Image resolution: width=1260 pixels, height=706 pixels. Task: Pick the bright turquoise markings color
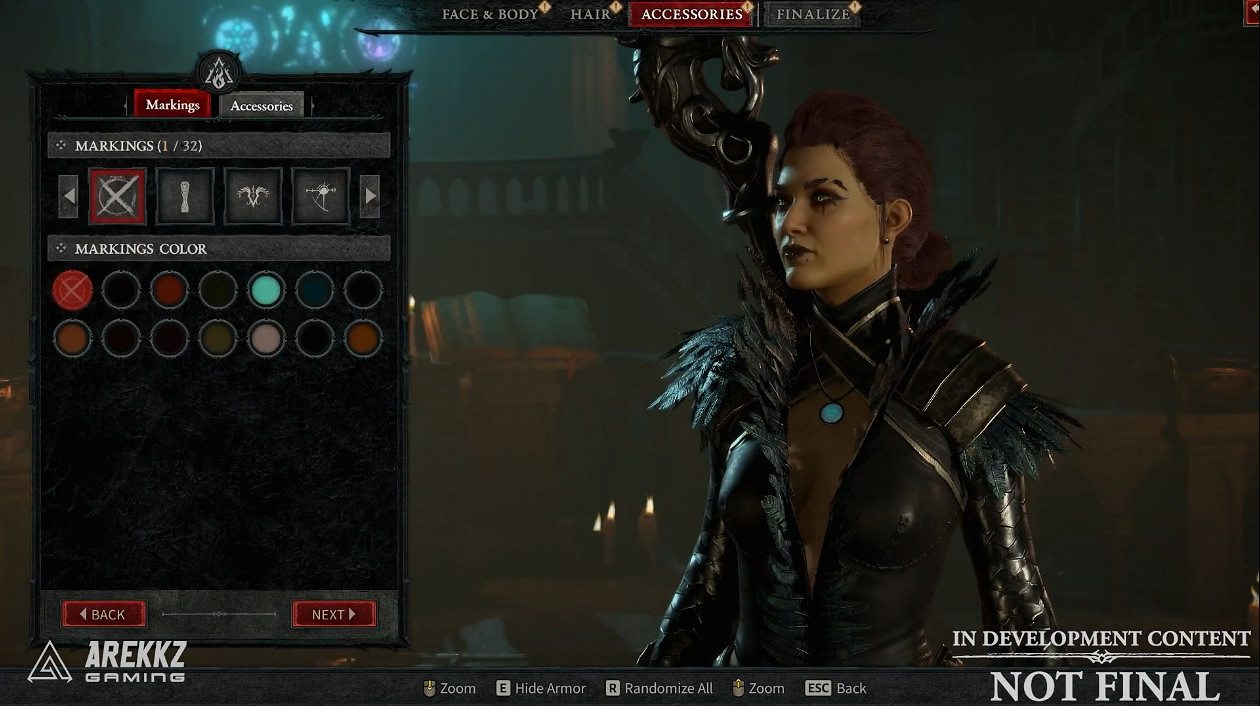266,290
